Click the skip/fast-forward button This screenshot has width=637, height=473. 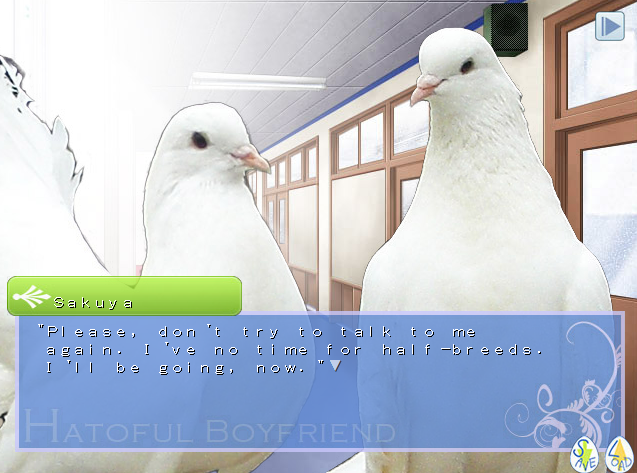point(609,26)
